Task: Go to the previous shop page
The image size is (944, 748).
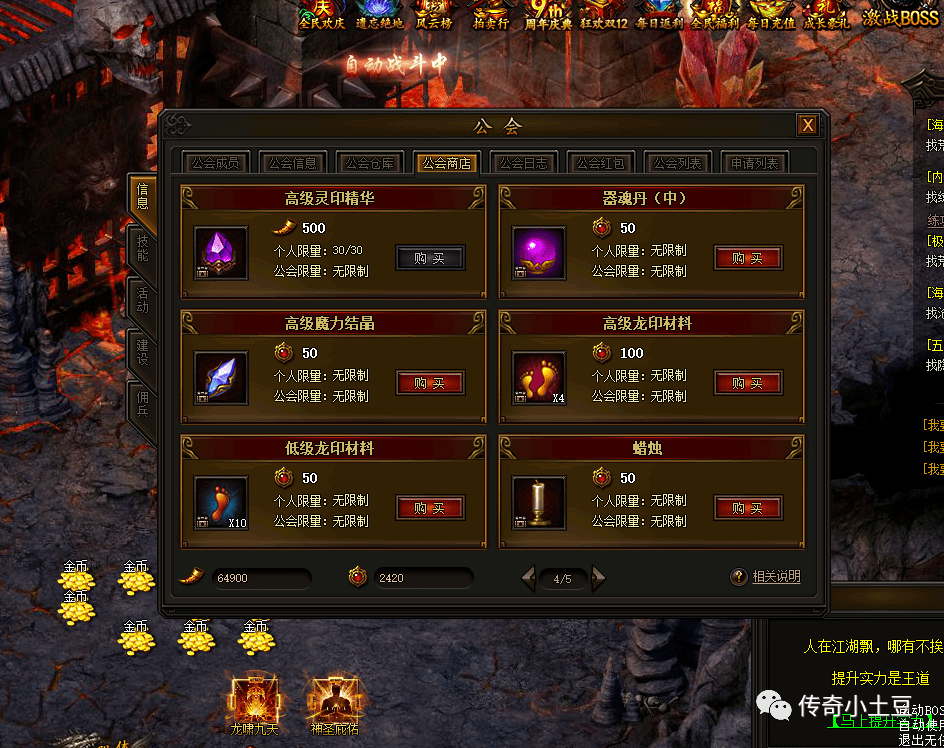Action: [528, 577]
